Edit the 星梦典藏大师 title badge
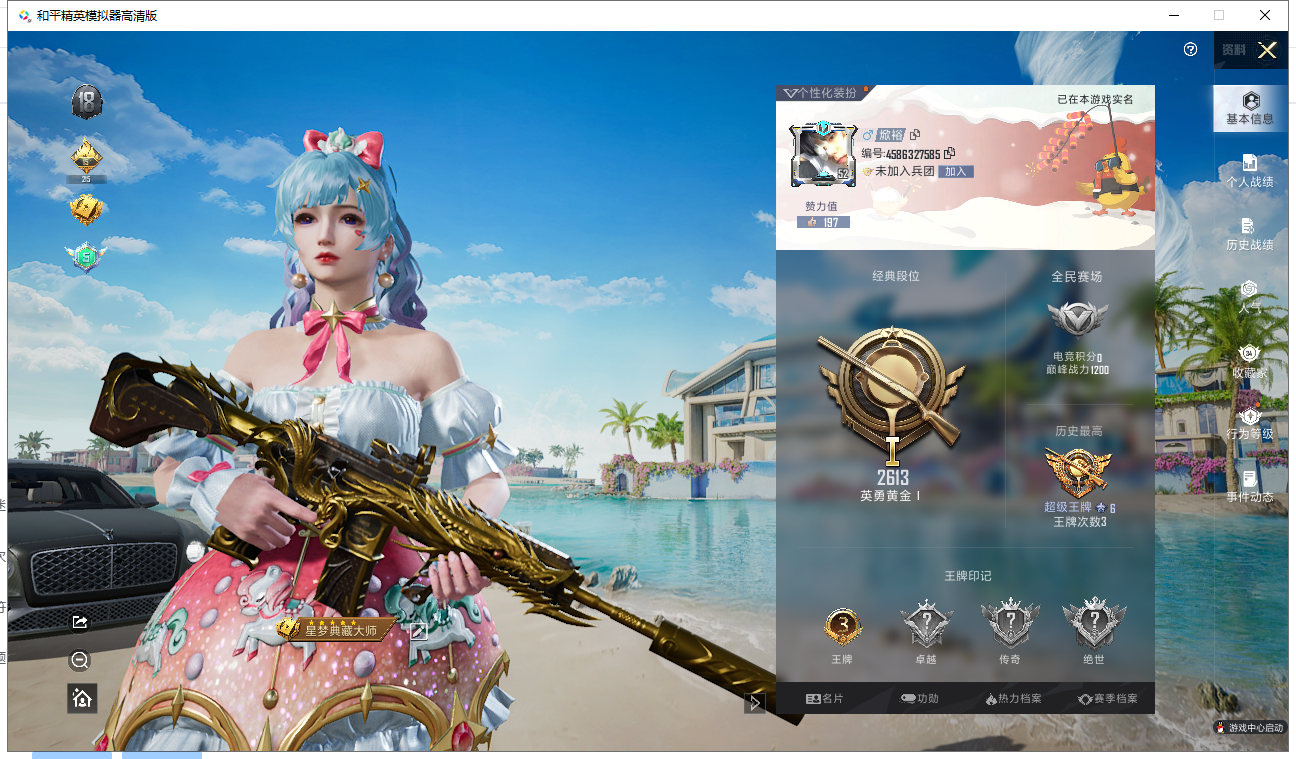 point(418,630)
